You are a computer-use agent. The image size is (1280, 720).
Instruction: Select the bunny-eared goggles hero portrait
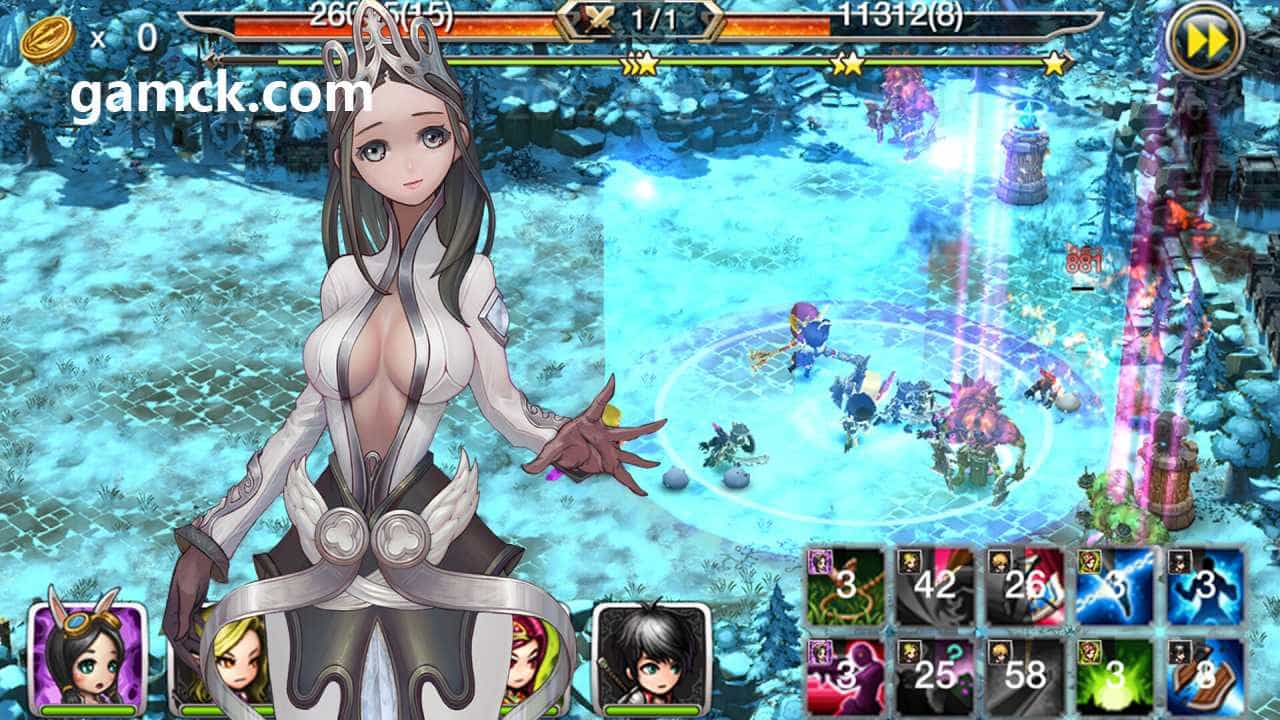(87, 657)
